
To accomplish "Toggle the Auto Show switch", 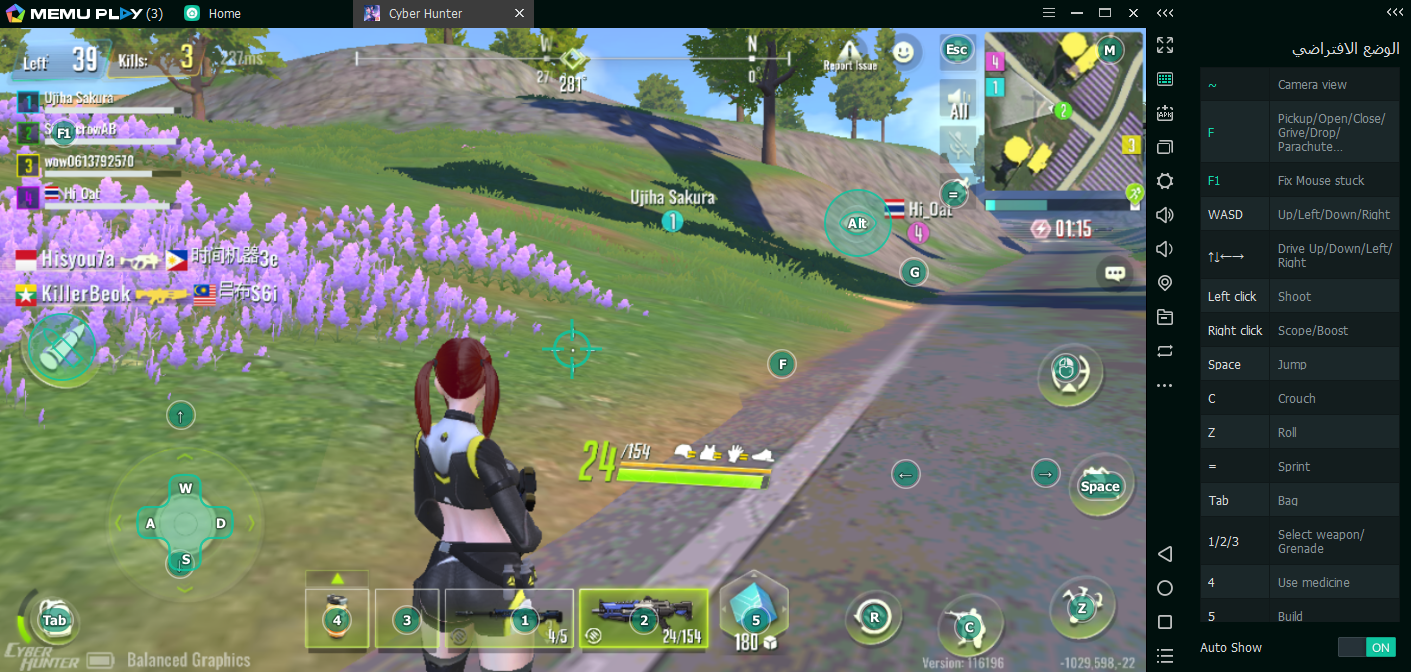I will tap(1366, 647).
